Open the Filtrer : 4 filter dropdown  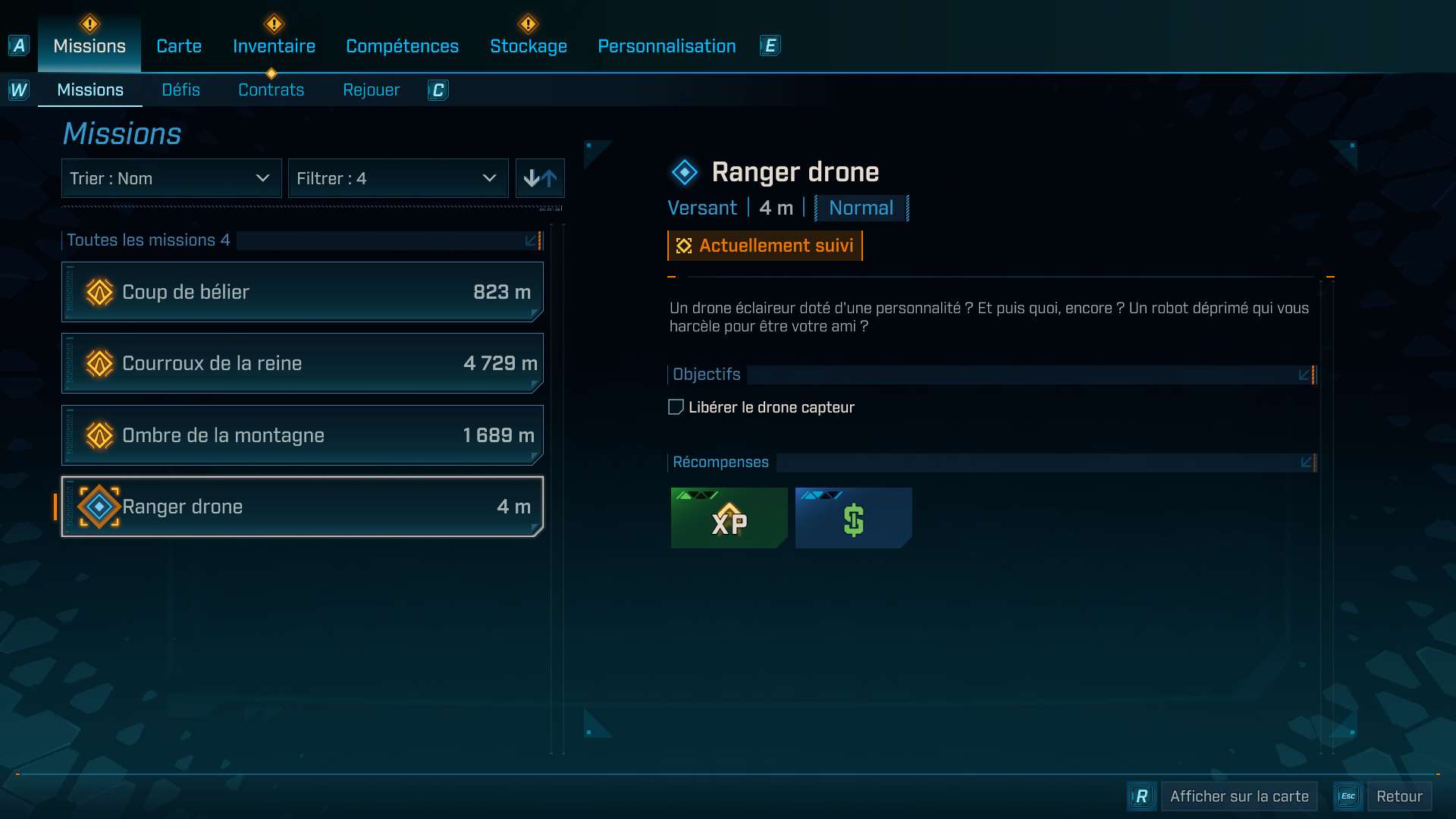pyautogui.click(x=398, y=178)
